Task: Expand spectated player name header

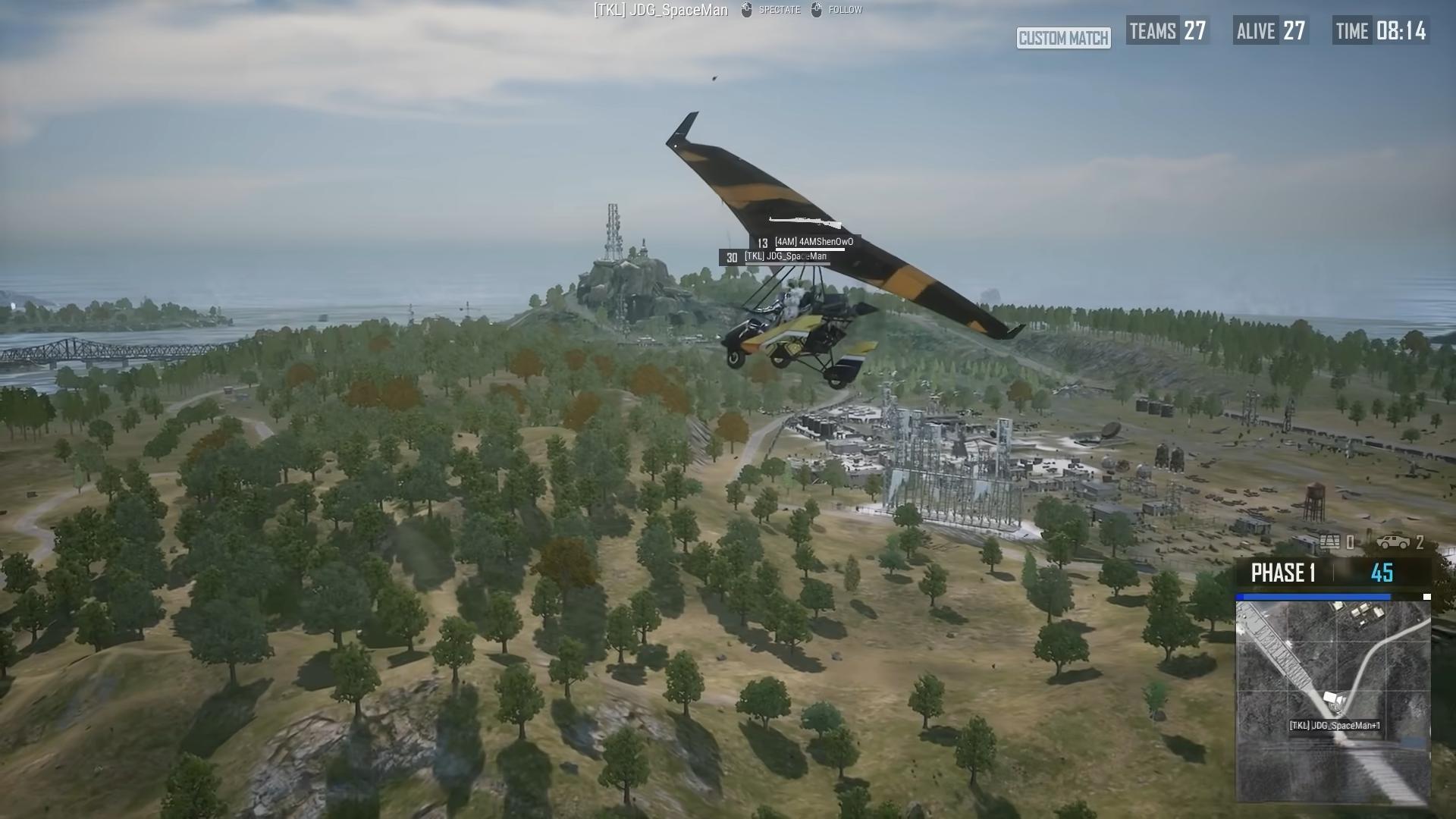Action: (658, 10)
